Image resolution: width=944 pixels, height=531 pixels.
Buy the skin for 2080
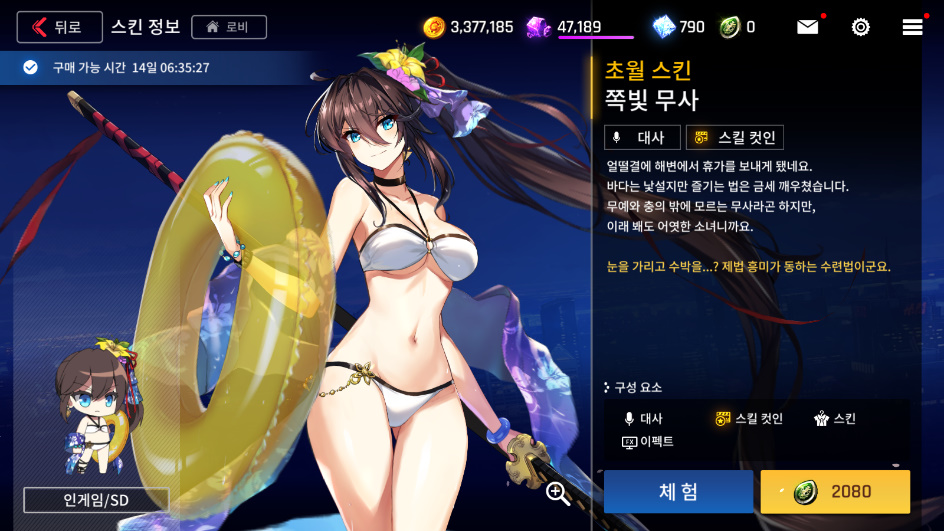click(835, 492)
